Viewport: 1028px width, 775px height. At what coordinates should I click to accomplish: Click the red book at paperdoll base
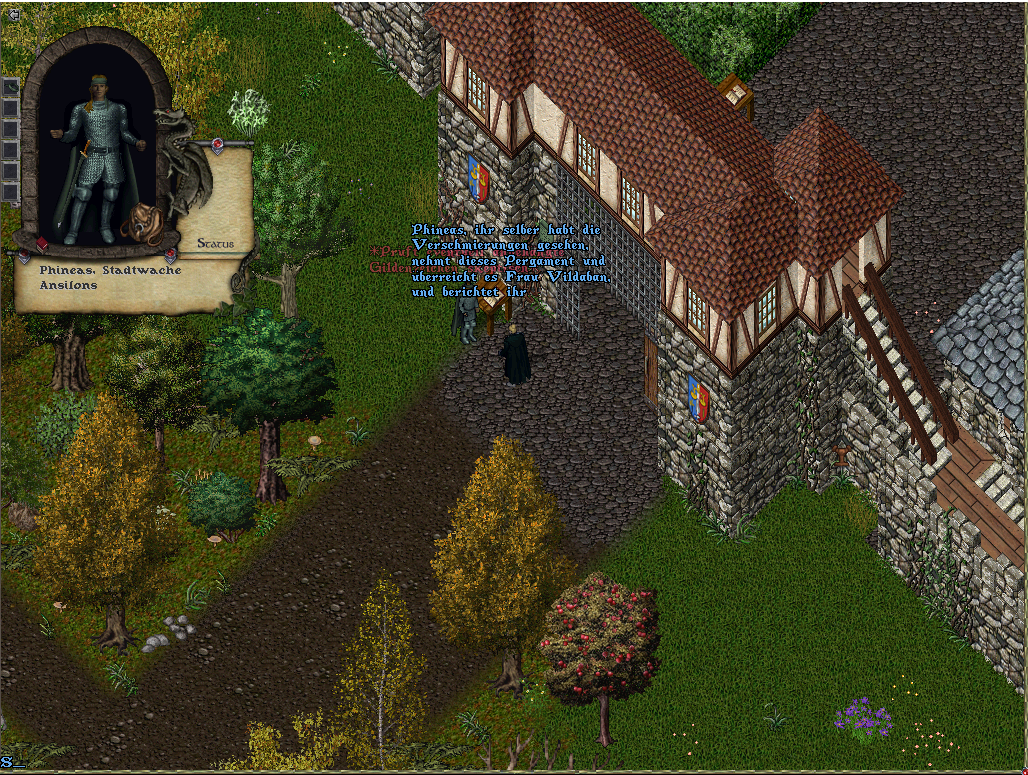click(42, 244)
